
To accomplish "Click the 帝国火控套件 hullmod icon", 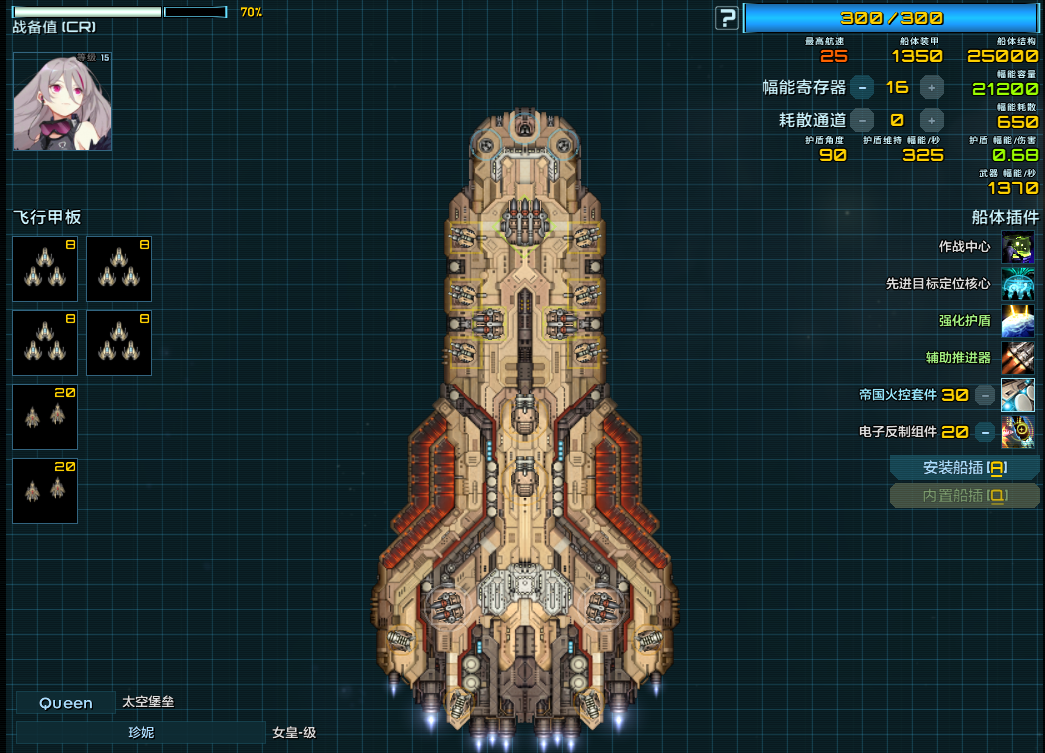I will coord(1018,395).
